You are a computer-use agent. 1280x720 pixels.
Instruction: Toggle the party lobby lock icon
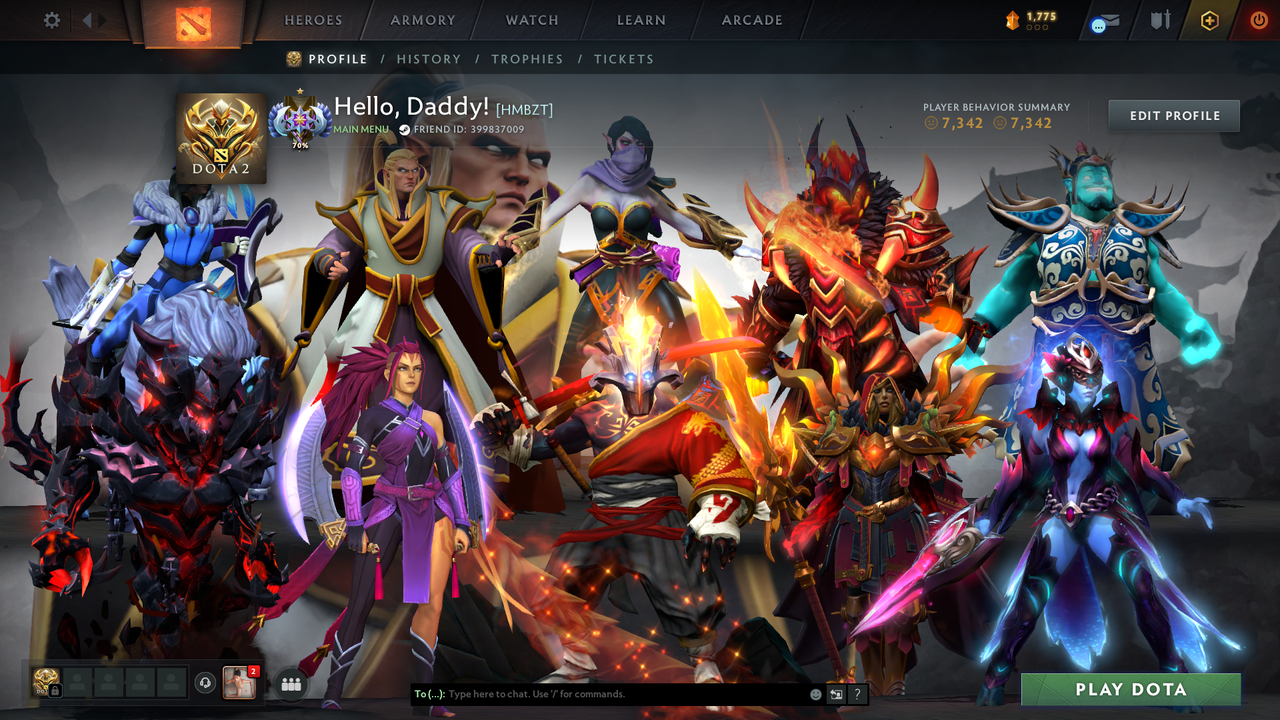point(55,689)
